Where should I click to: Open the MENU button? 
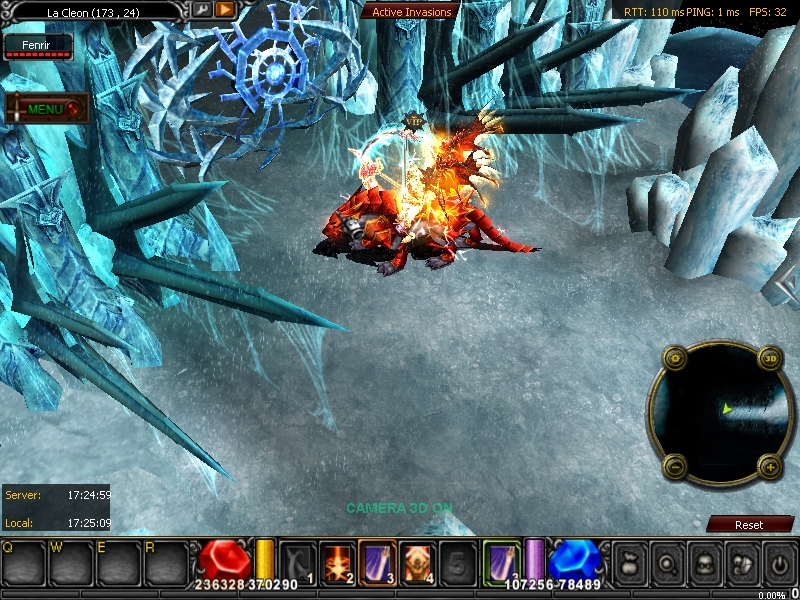point(46,108)
